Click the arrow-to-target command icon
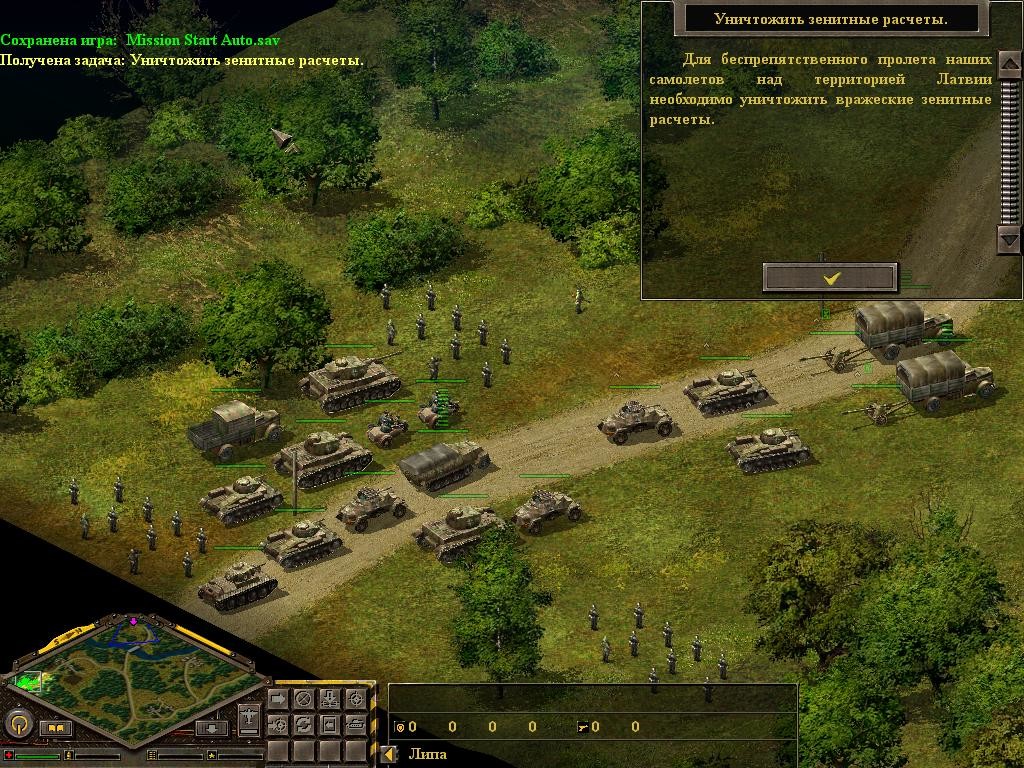 [279, 723]
